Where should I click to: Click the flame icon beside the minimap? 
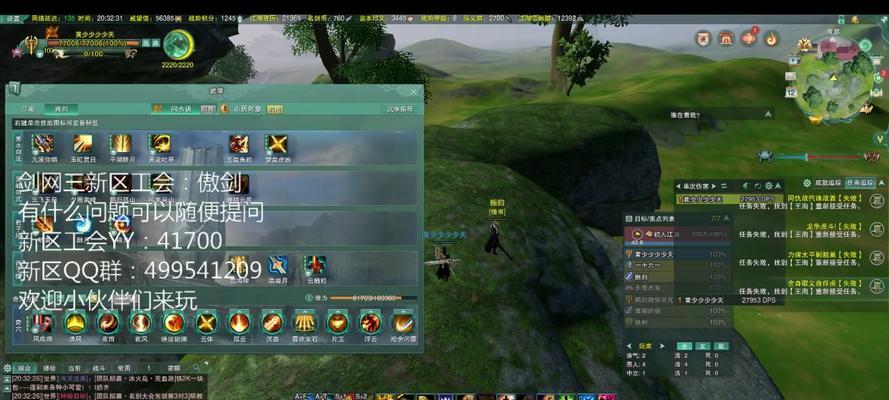[x=771, y=39]
